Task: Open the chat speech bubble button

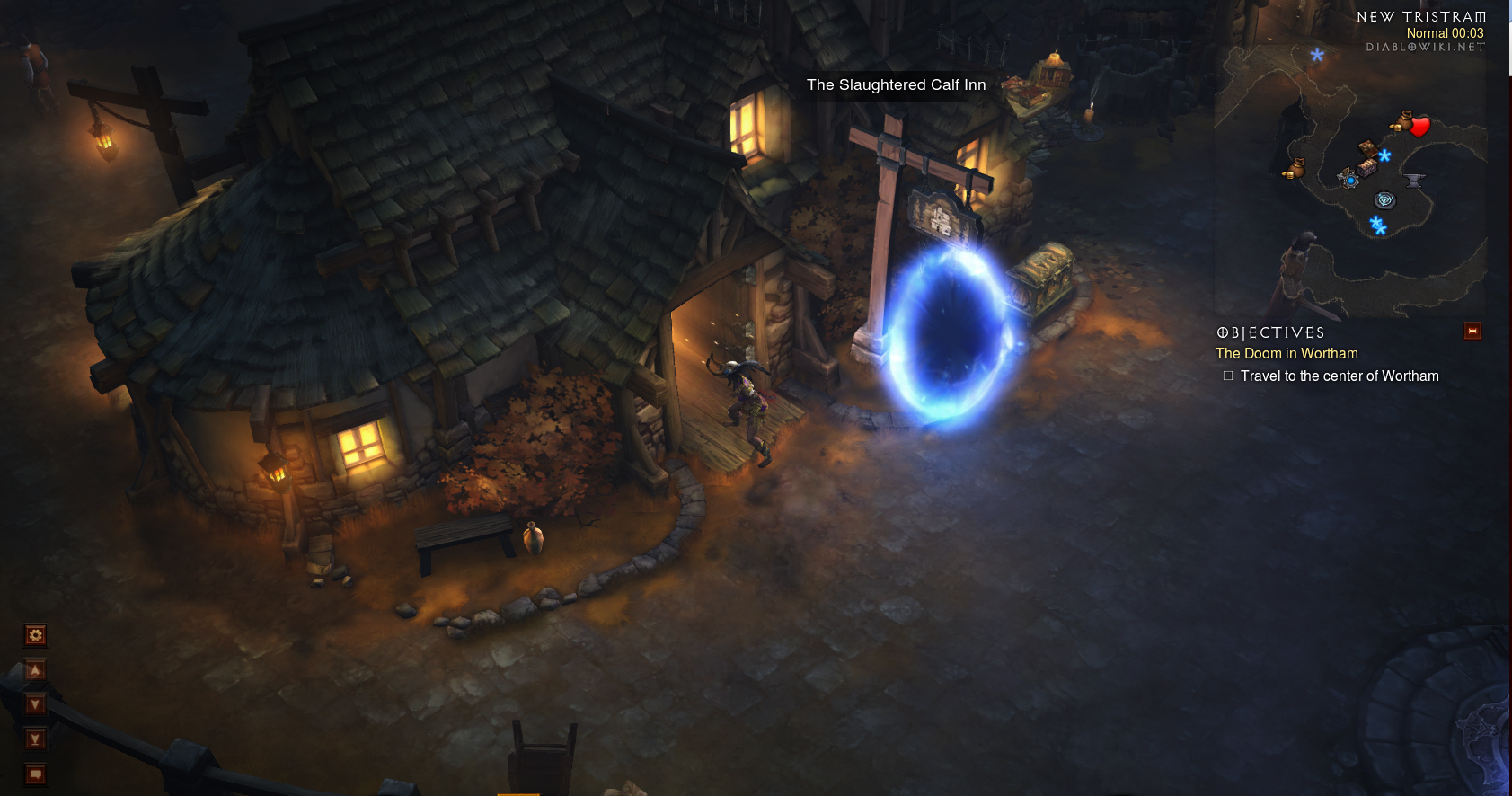Action: pos(35,774)
